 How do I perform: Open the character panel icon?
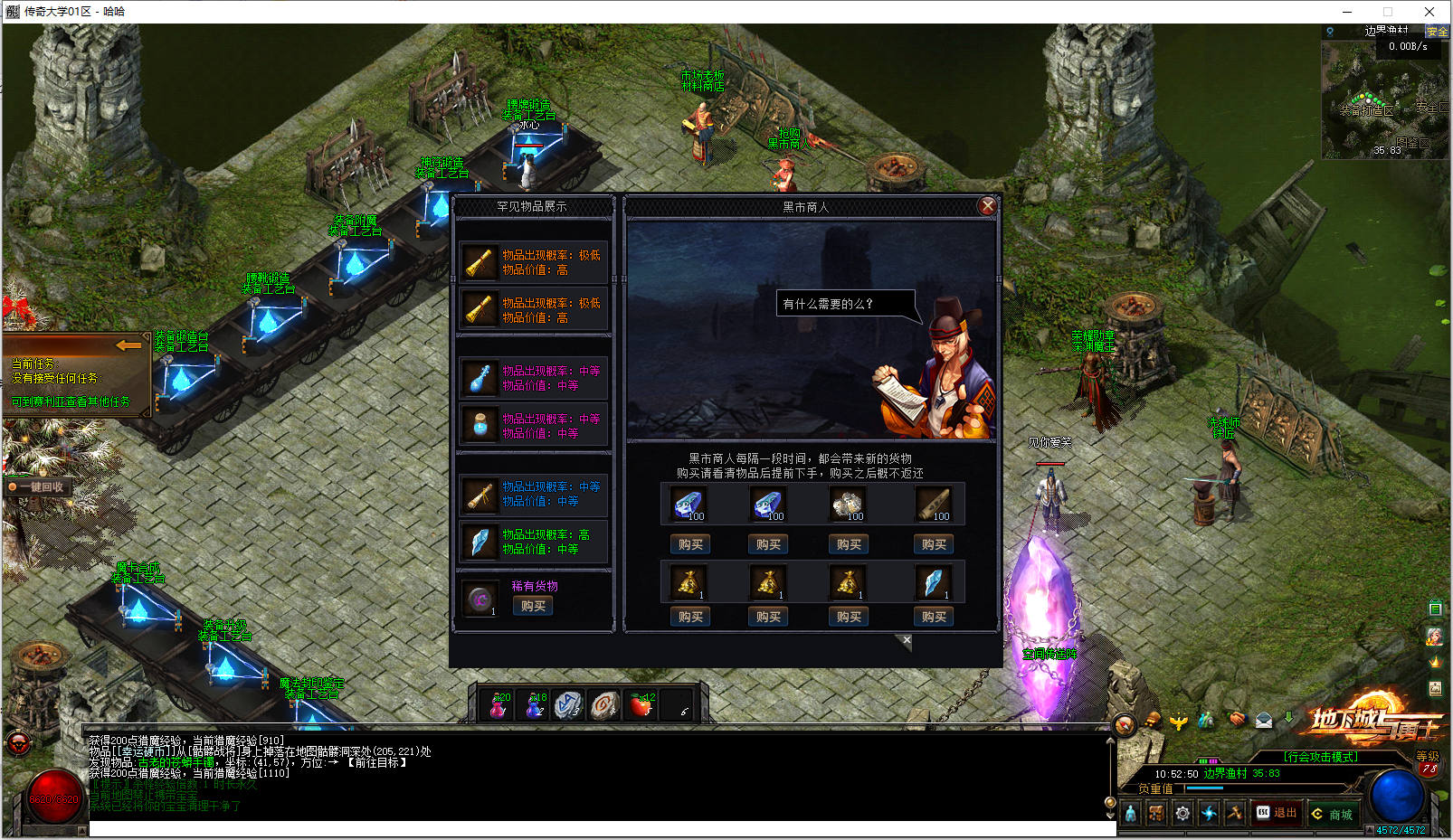click(x=1131, y=813)
